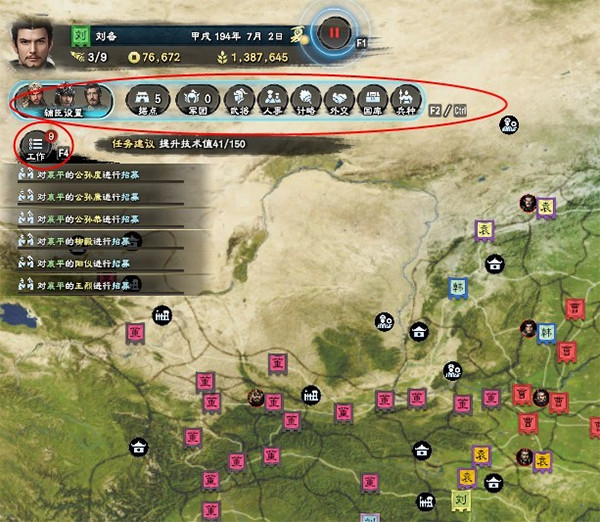Select the task to recruit 公孙康
The width and height of the screenshot is (600, 522).
pyautogui.click(x=90, y=197)
